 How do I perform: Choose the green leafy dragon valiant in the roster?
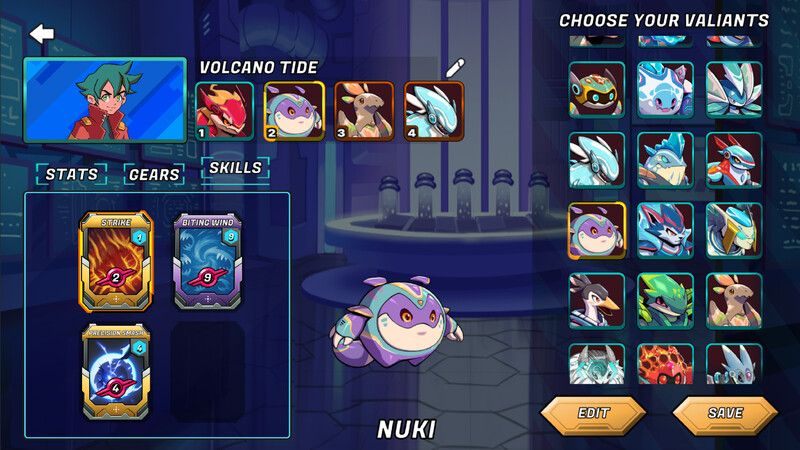tap(665, 301)
